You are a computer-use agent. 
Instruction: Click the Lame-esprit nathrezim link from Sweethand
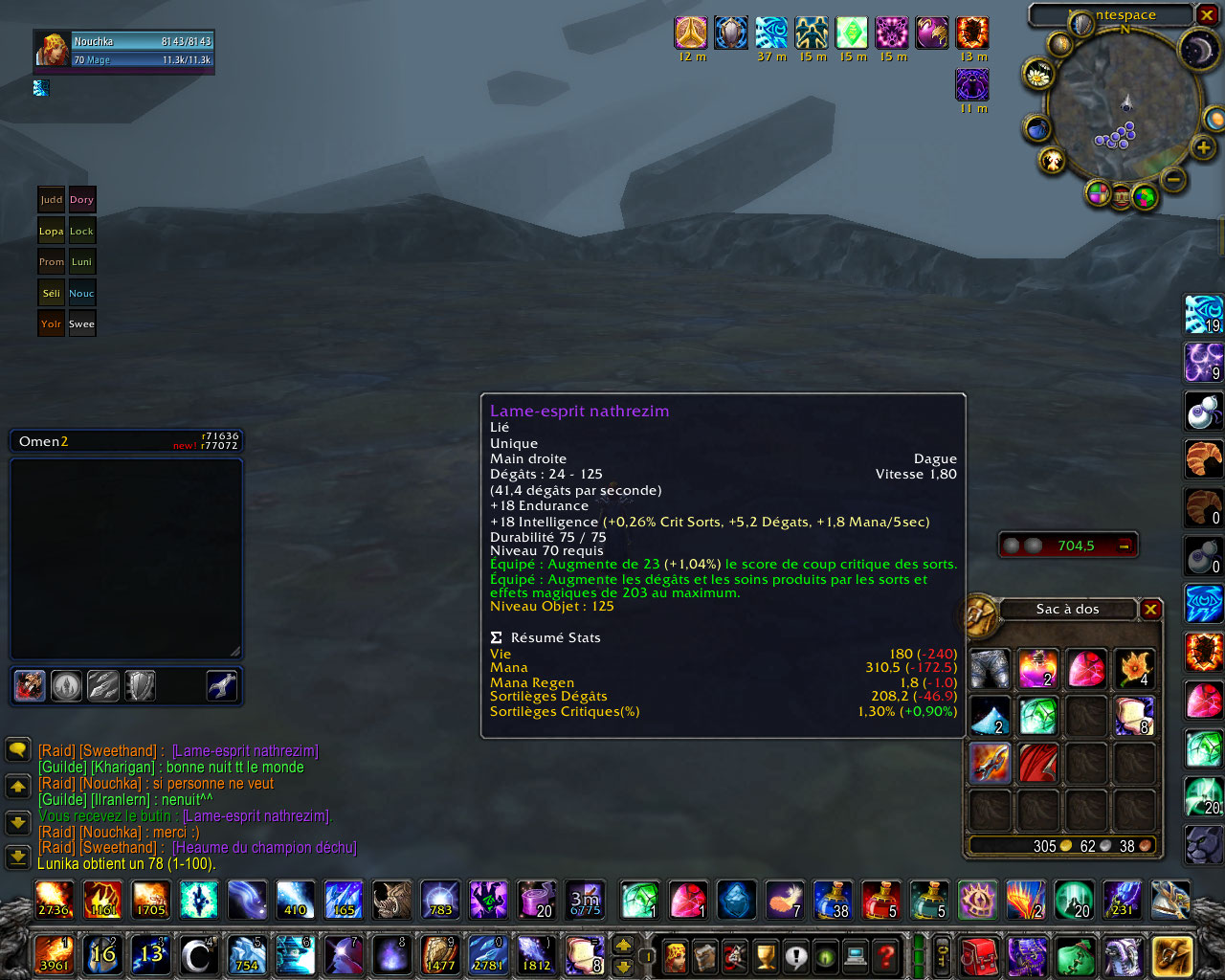click(245, 751)
